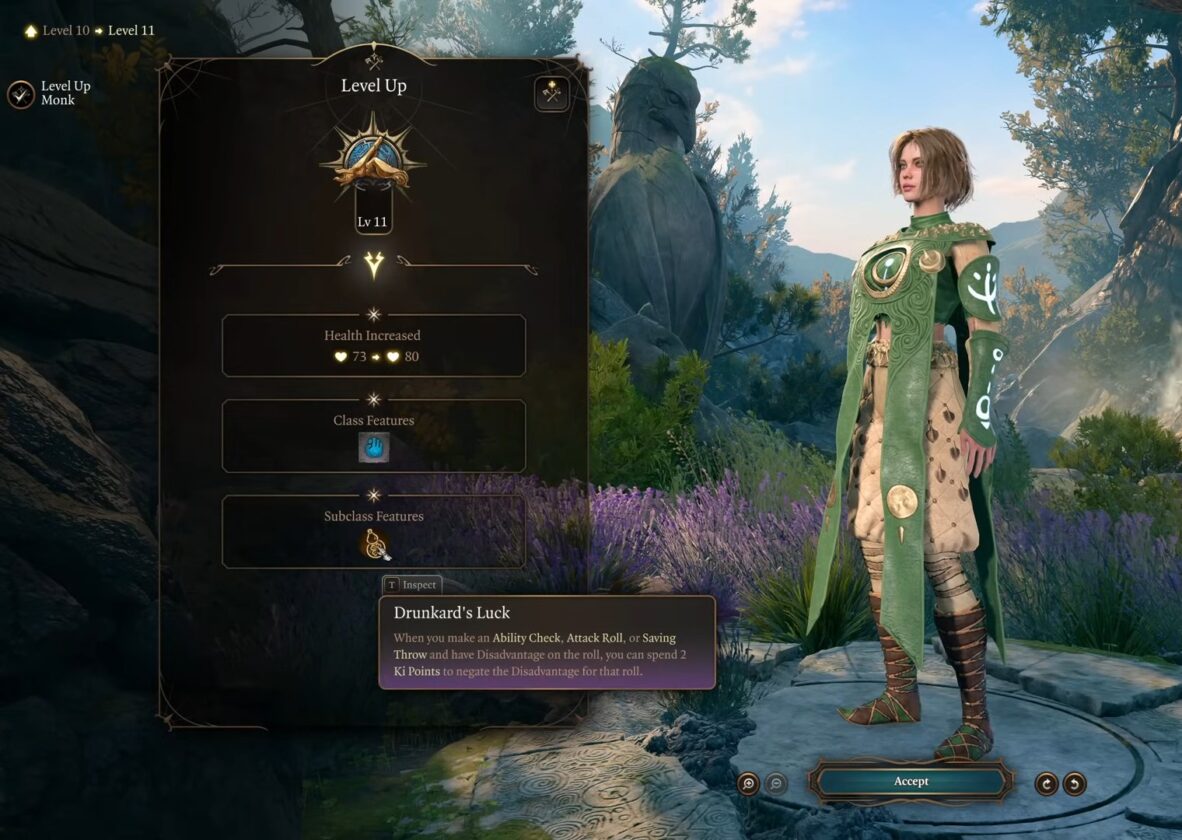1182x840 pixels.
Task: Open the multiclass (add class) button
Action: point(551,94)
